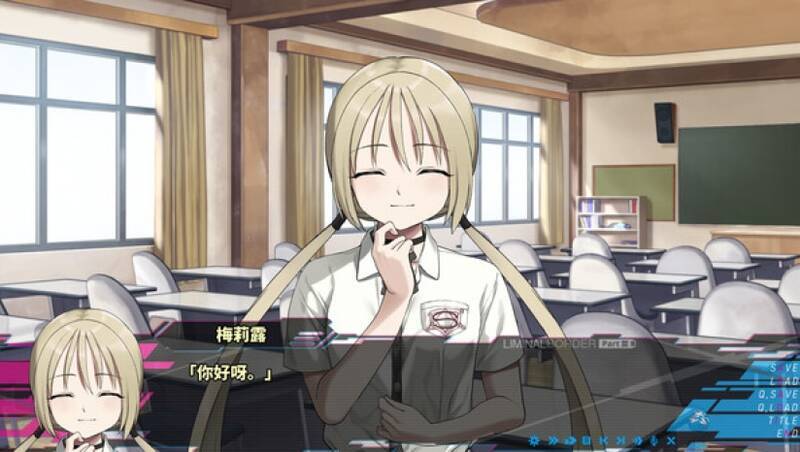Close the dialogue box with X icon
The width and height of the screenshot is (800, 452).
(x=671, y=440)
